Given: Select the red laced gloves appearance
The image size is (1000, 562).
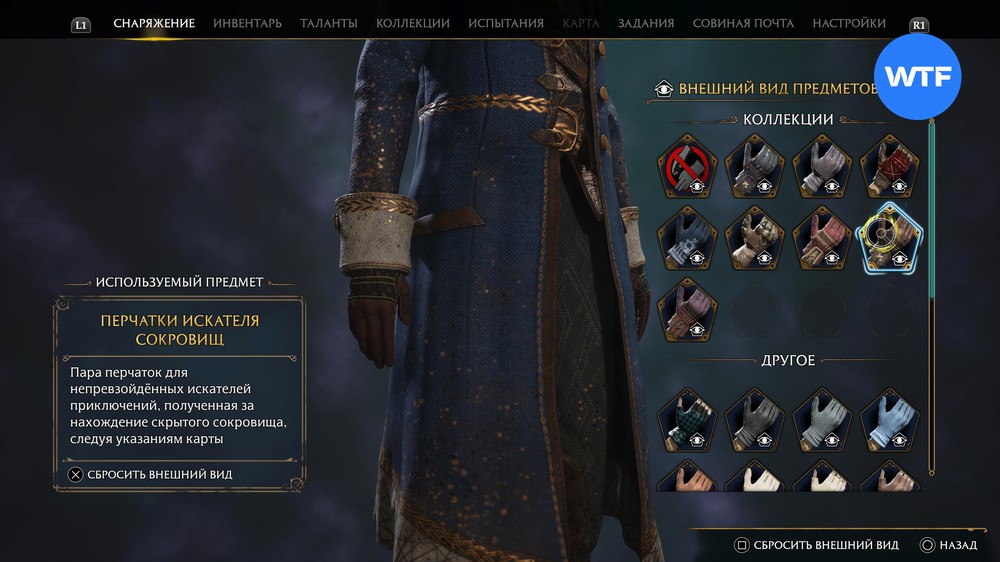Looking at the screenshot, I should [889, 165].
